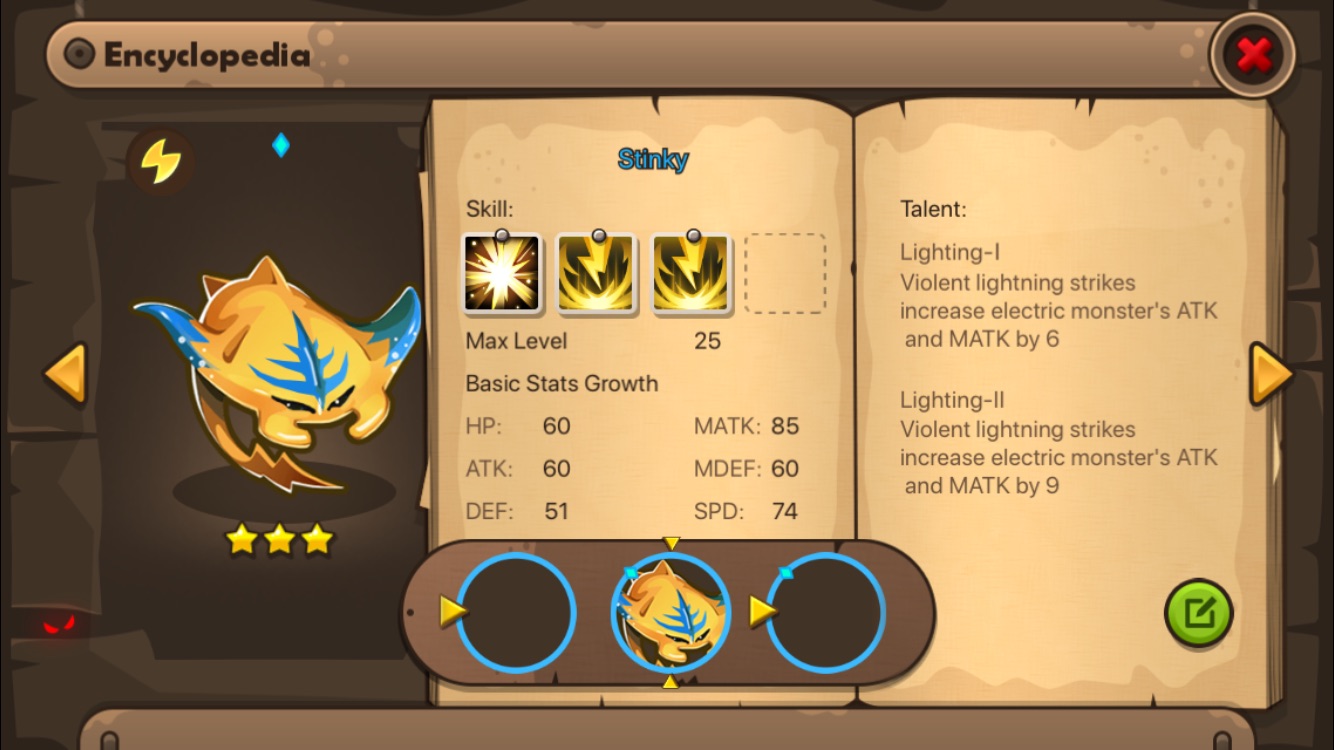Show the next monster entry
This screenshot has width=1334, height=750.
point(1271,373)
